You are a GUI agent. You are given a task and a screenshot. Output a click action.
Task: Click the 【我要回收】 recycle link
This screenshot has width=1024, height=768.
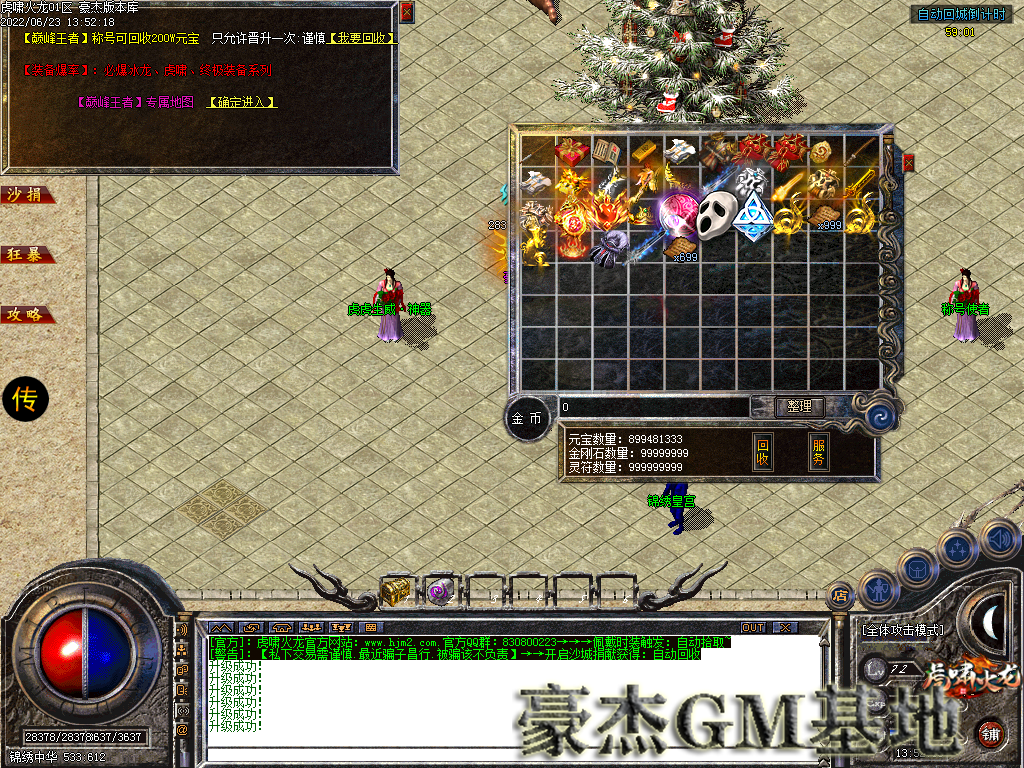361,38
